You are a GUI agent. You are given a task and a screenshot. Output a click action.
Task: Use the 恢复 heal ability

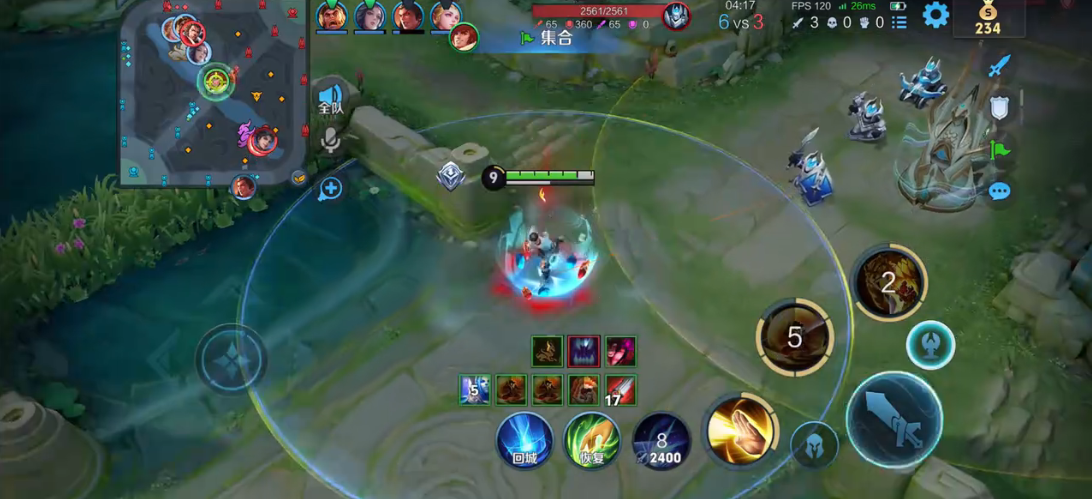point(592,440)
